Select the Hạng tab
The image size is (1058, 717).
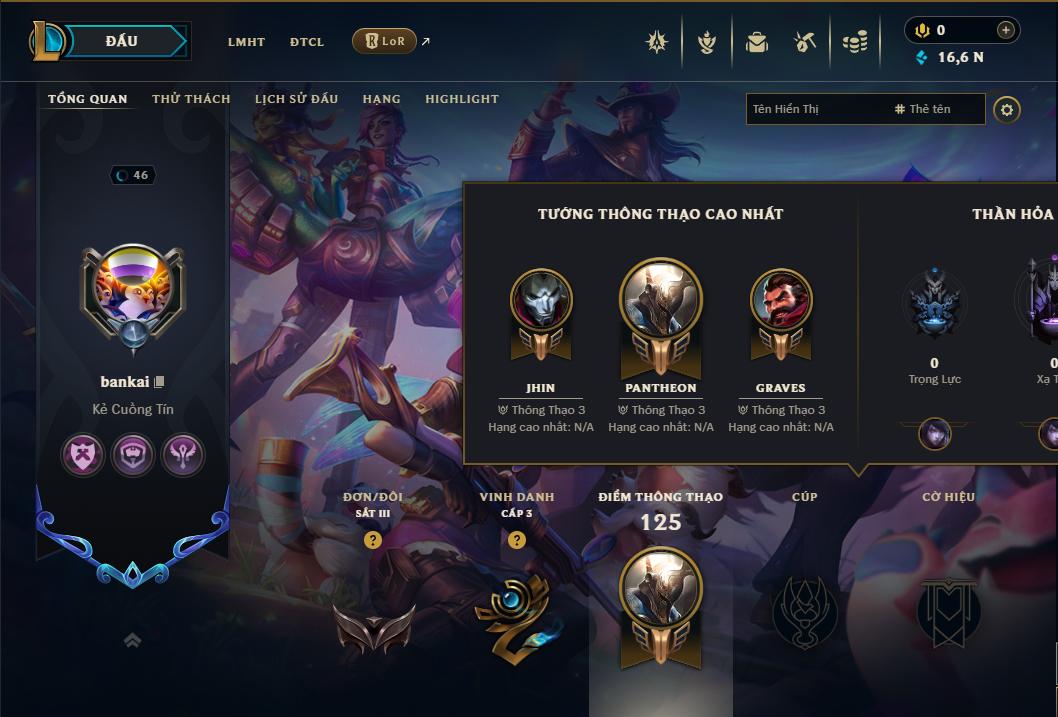point(381,99)
